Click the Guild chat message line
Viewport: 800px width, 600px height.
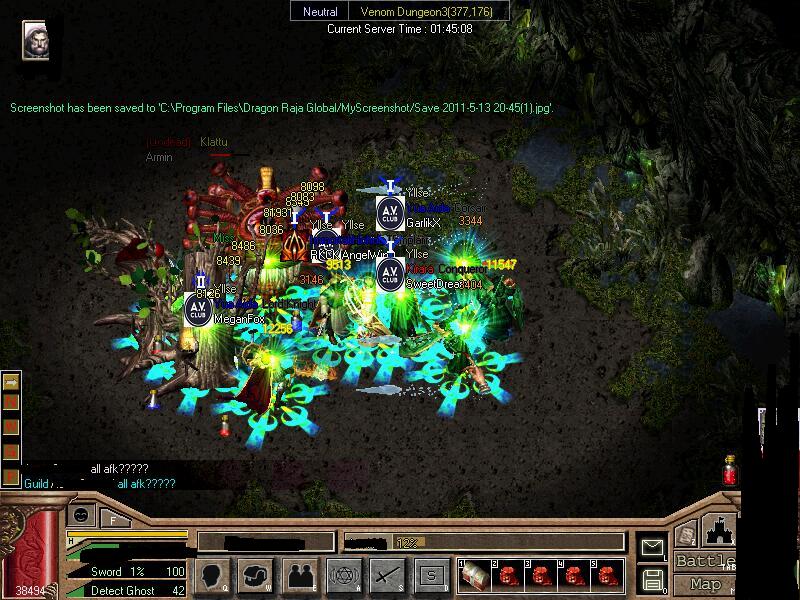point(99,484)
